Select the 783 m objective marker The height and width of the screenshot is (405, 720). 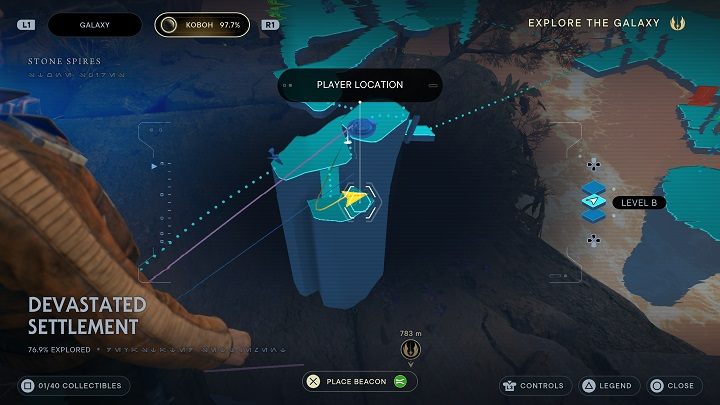pyautogui.click(x=410, y=349)
